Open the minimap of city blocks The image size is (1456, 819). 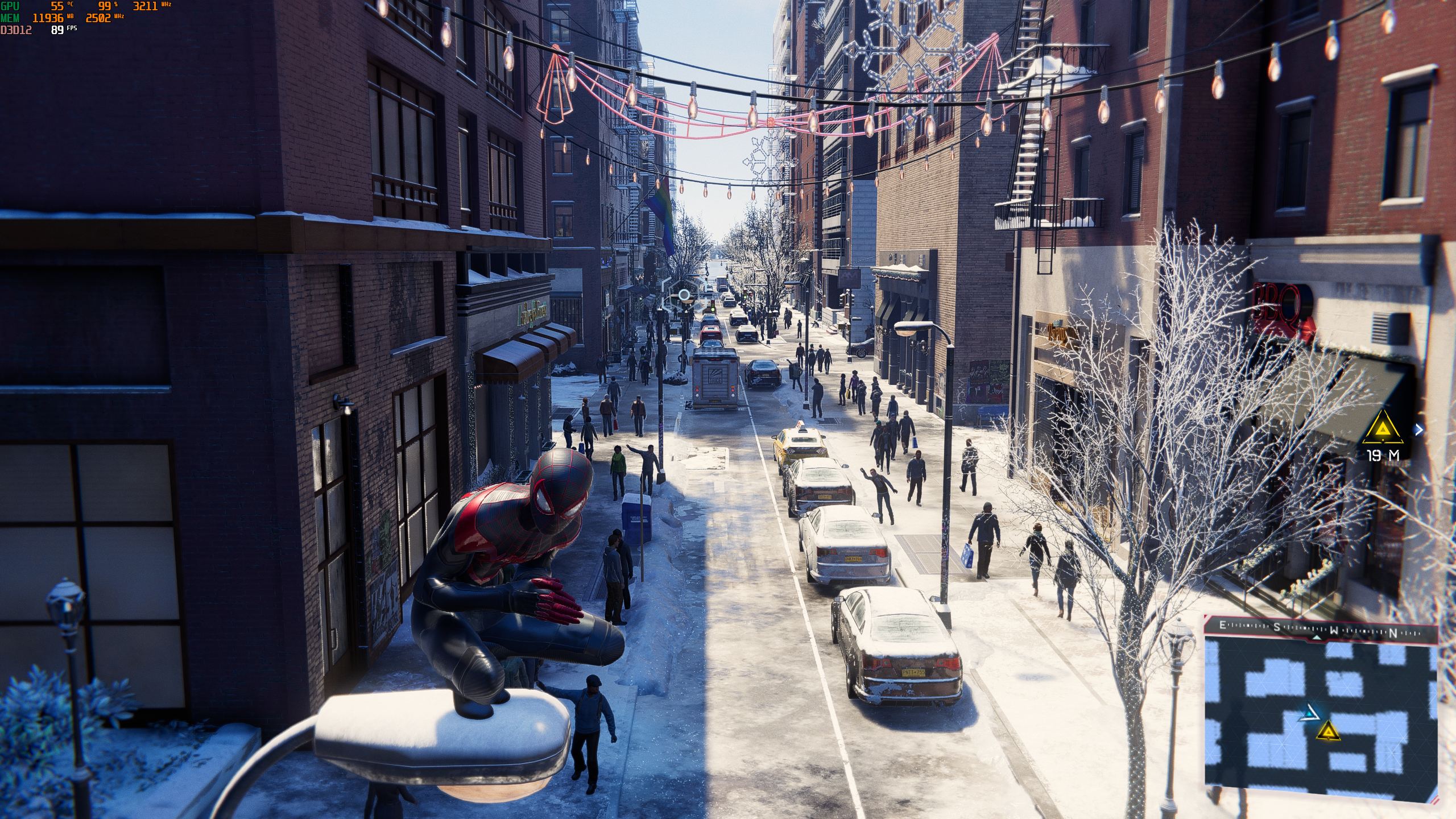click(1320, 717)
